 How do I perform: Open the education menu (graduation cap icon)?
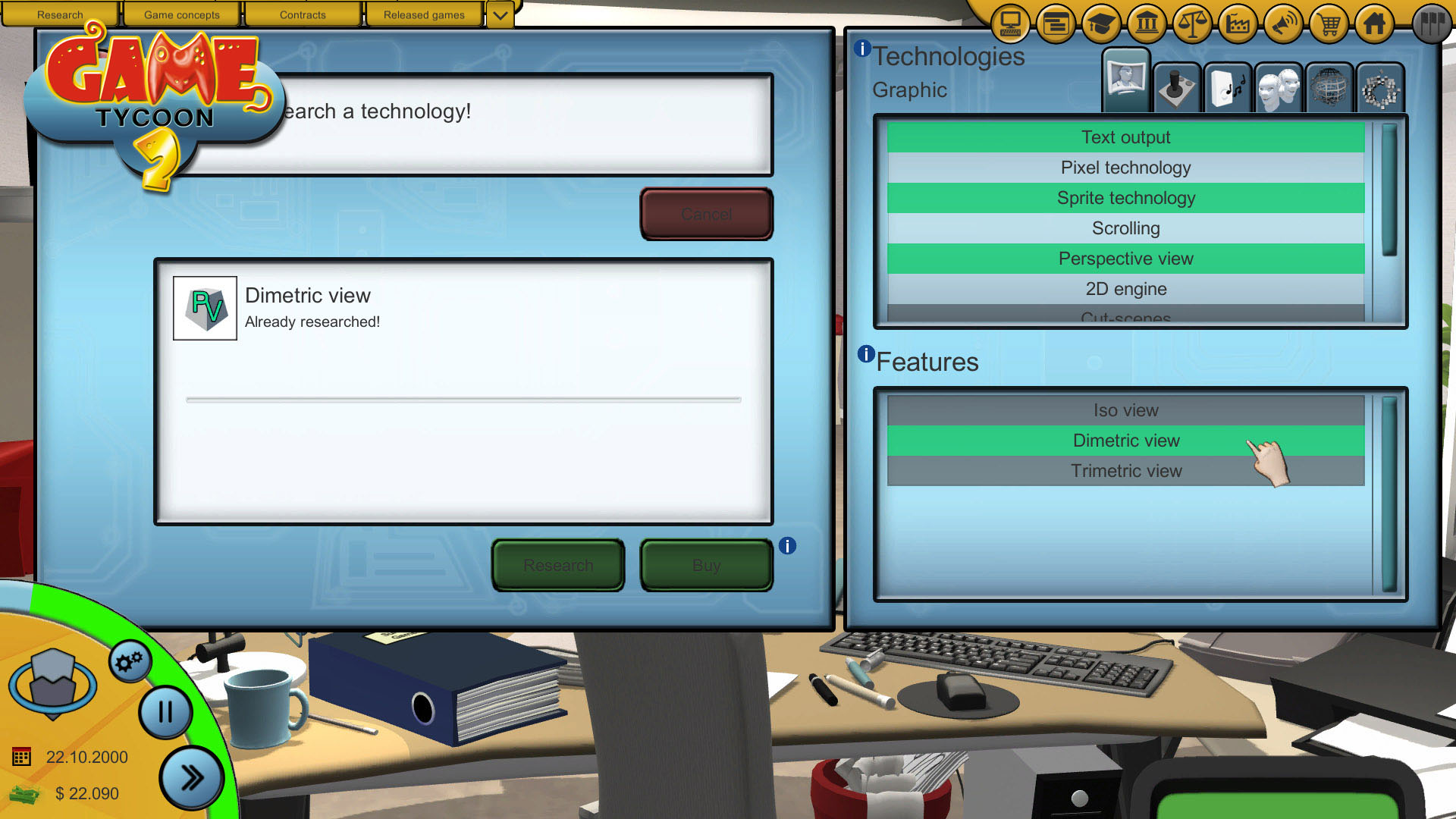point(1101,24)
